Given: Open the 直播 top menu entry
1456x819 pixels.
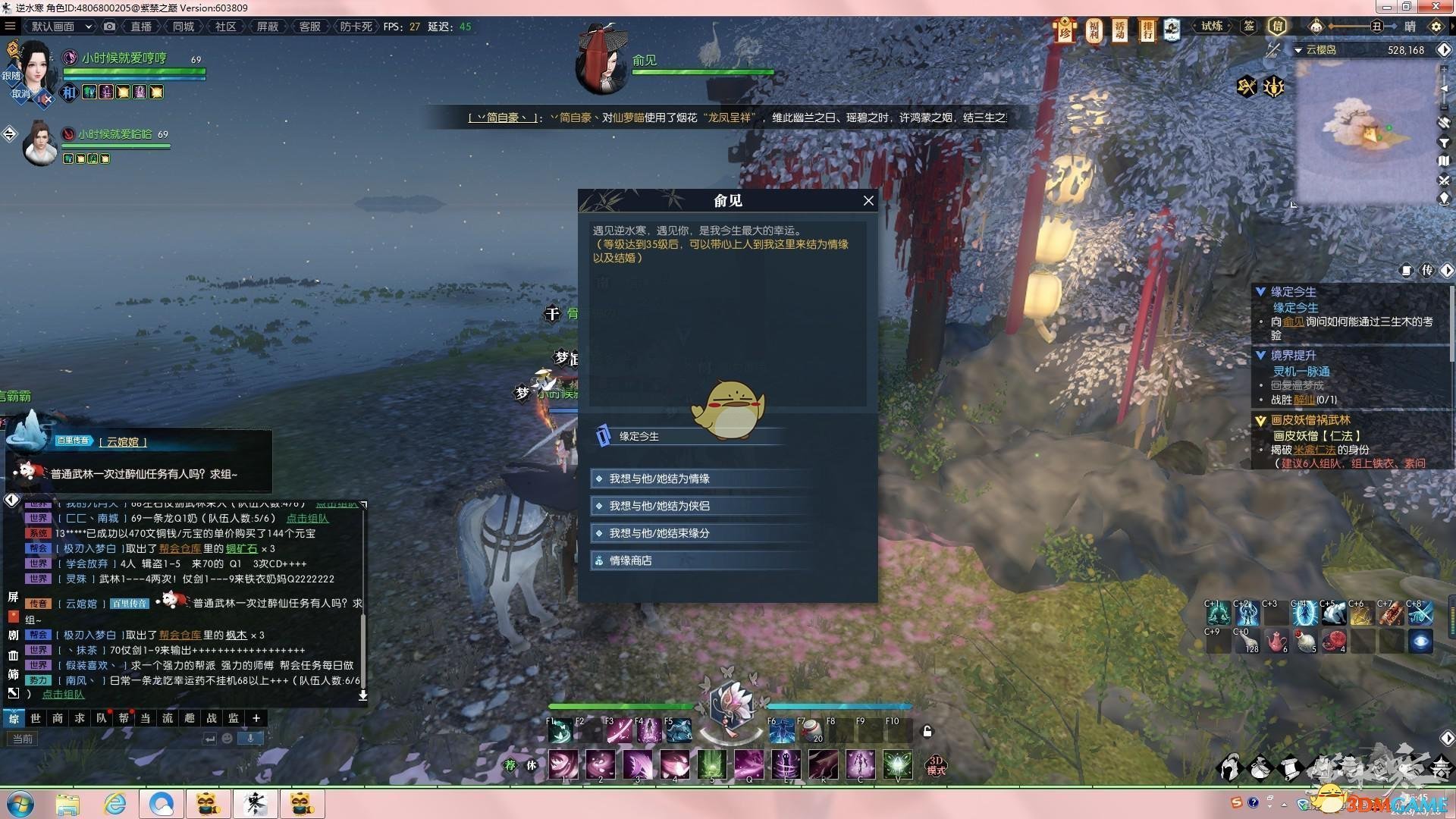Looking at the screenshot, I should point(141,27).
